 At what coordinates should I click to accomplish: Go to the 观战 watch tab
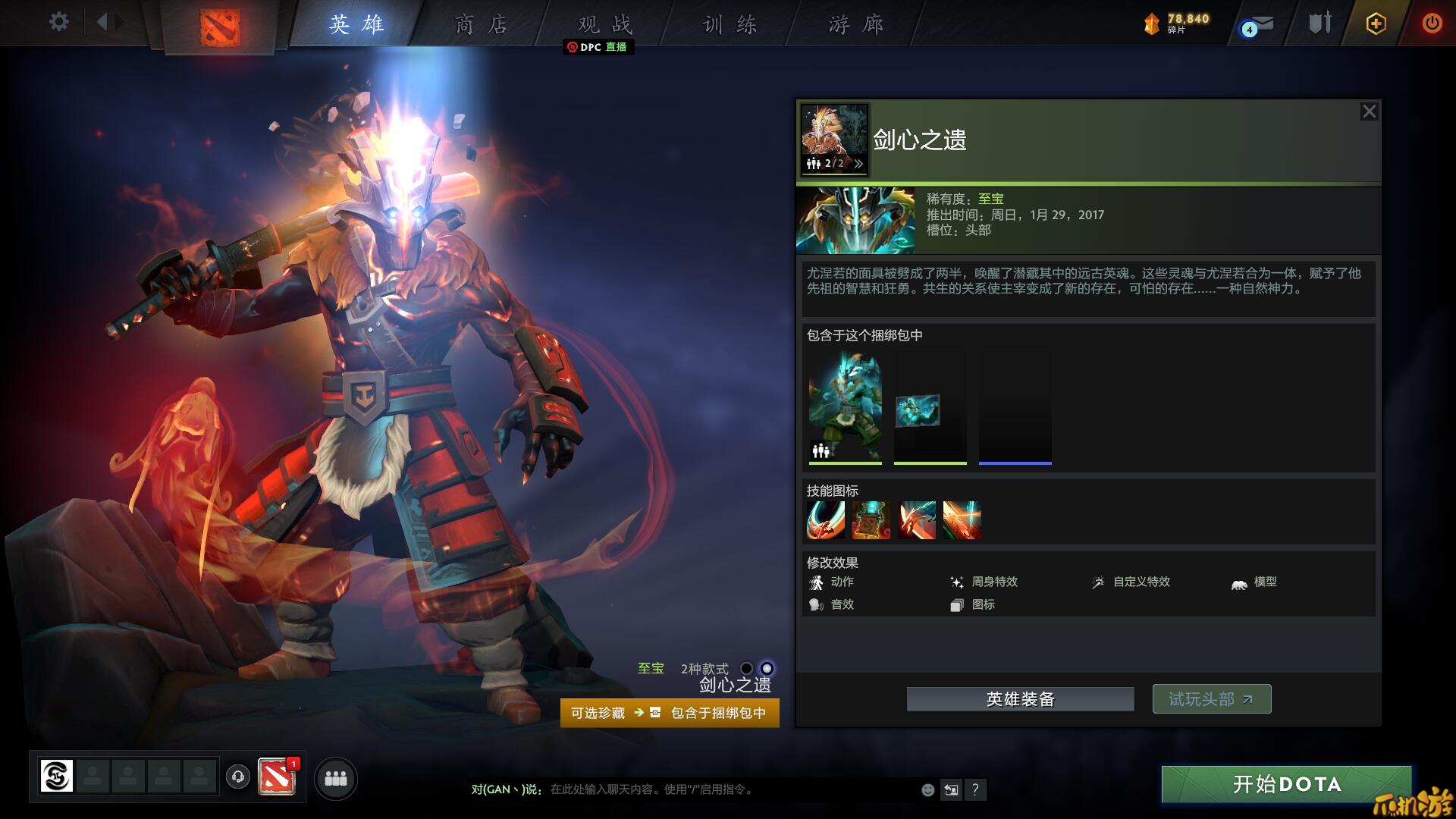click(604, 24)
